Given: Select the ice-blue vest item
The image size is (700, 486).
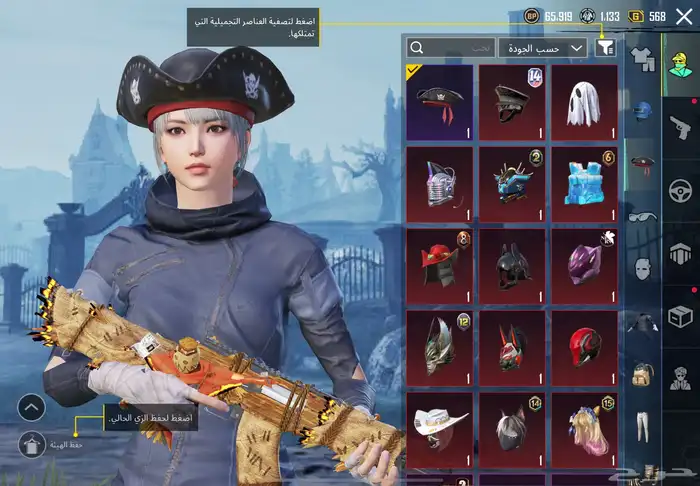Looking at the screenshot, I should pos(584,182).
